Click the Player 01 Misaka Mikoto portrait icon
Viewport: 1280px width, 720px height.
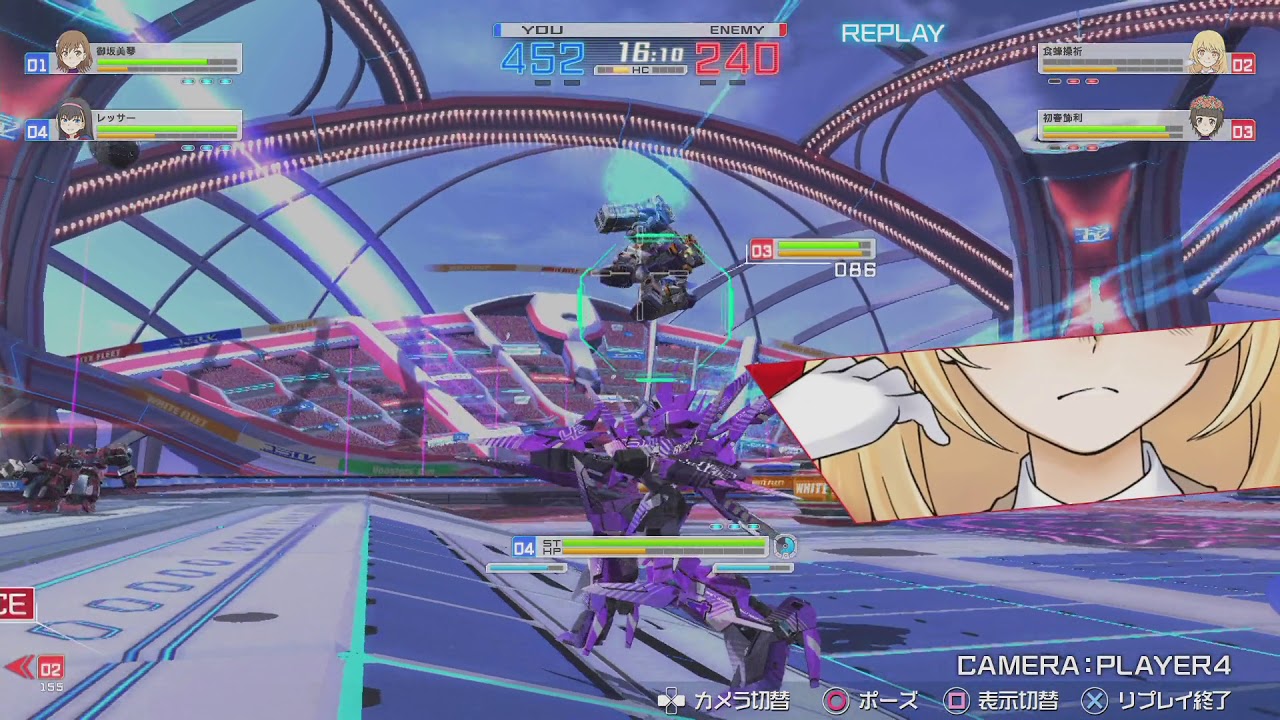pyautogui.click(x=74, y=50)
